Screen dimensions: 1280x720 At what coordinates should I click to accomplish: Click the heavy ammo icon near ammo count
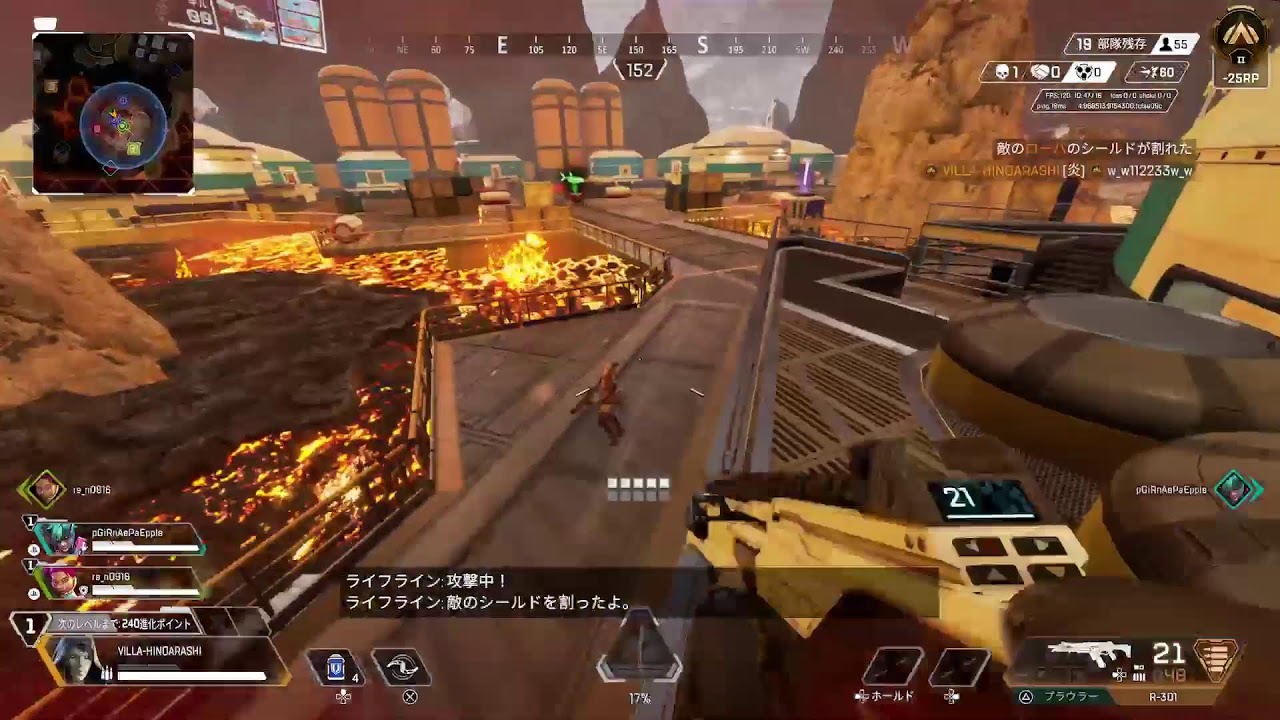point(1137,674)
